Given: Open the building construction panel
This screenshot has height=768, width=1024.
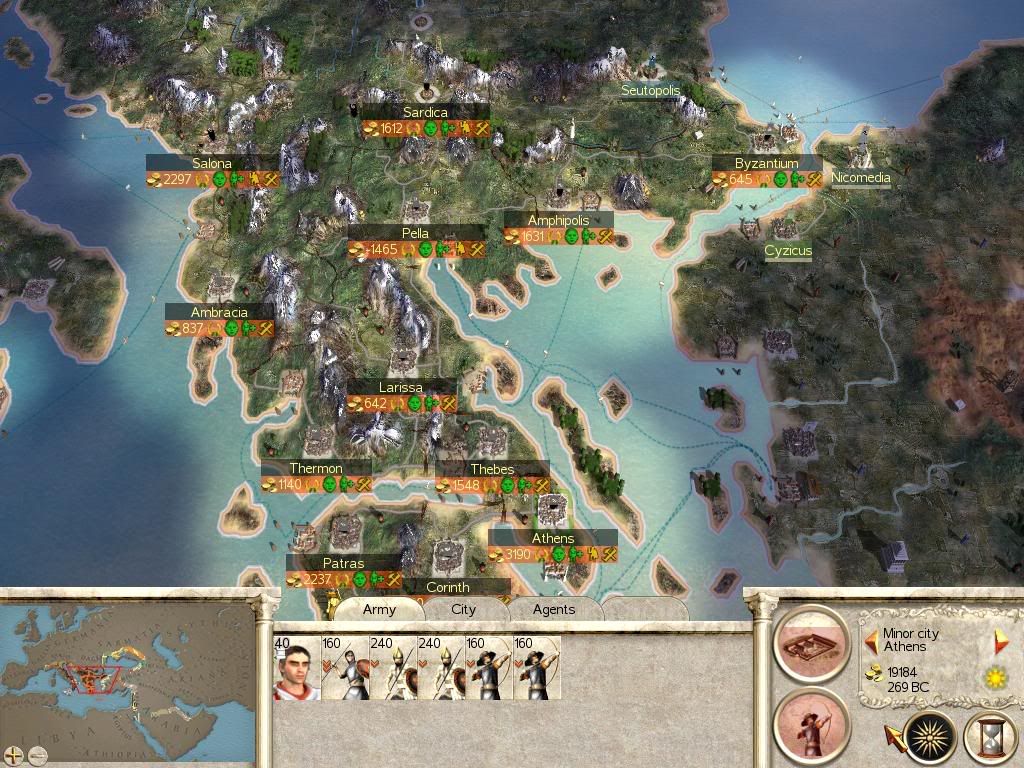Looking at the screenshot, I should click(811, 643).
